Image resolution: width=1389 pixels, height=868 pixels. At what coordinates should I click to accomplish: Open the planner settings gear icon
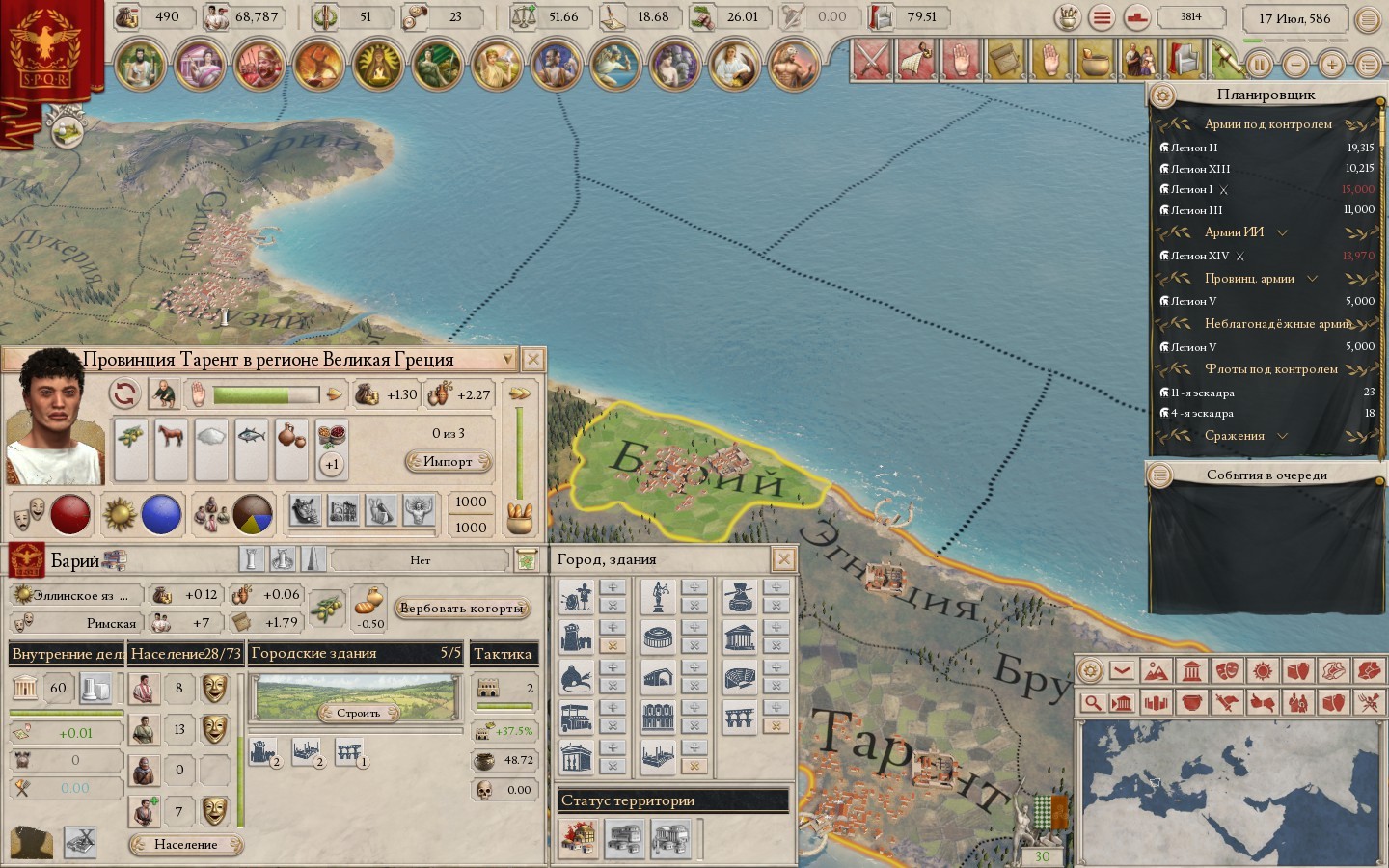point(1163,95)
